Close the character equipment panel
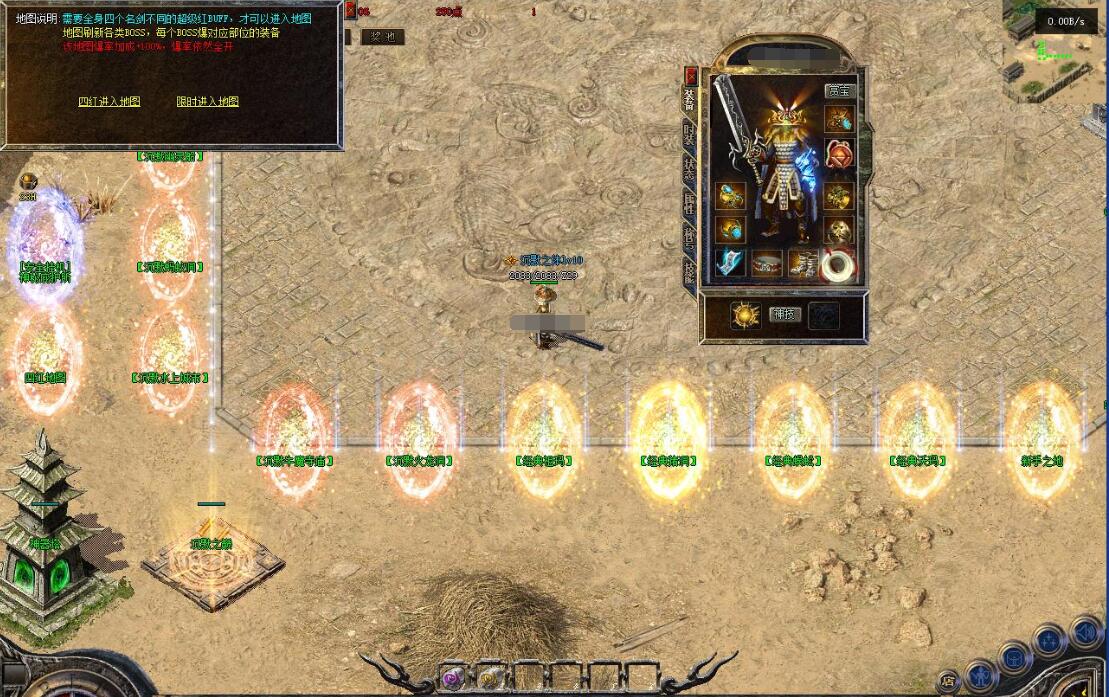This screenshot has height=697, width=1109. (690, 75)
